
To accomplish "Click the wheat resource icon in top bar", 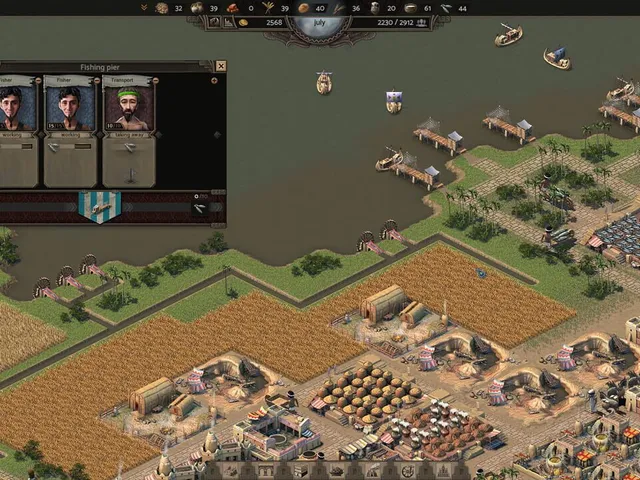I will (268, 8).
